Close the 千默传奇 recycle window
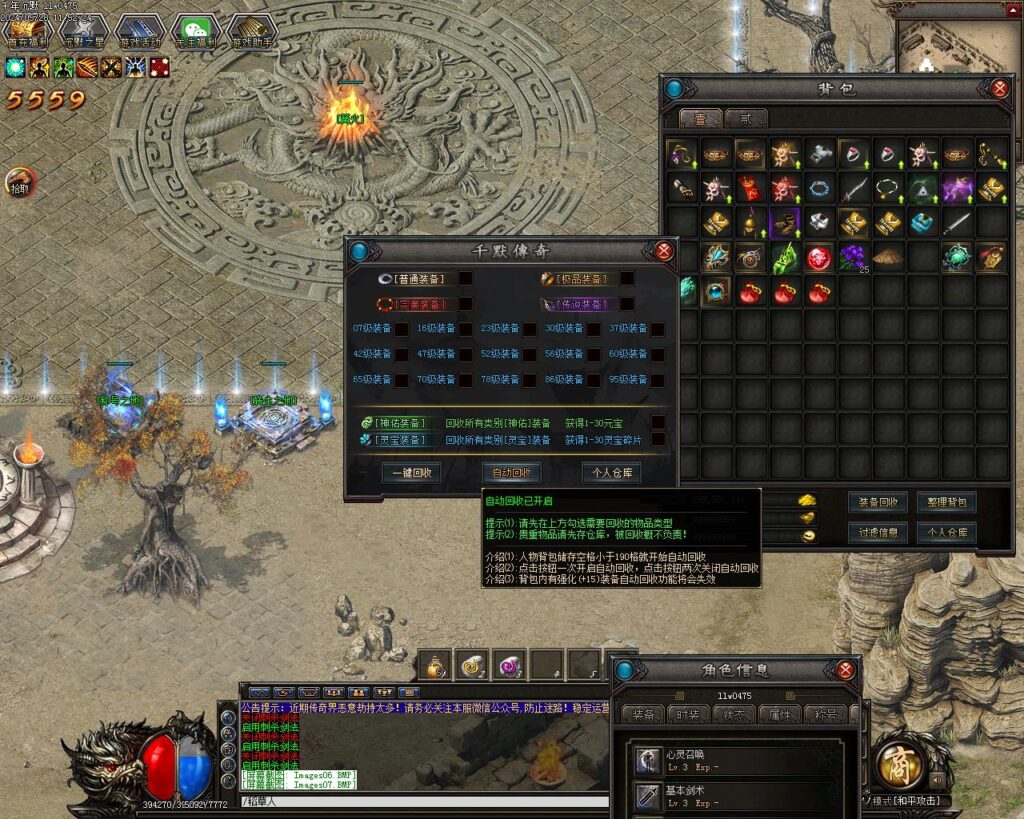The image size is (1024, 819). pyautogui.click(x=664, y=250)
